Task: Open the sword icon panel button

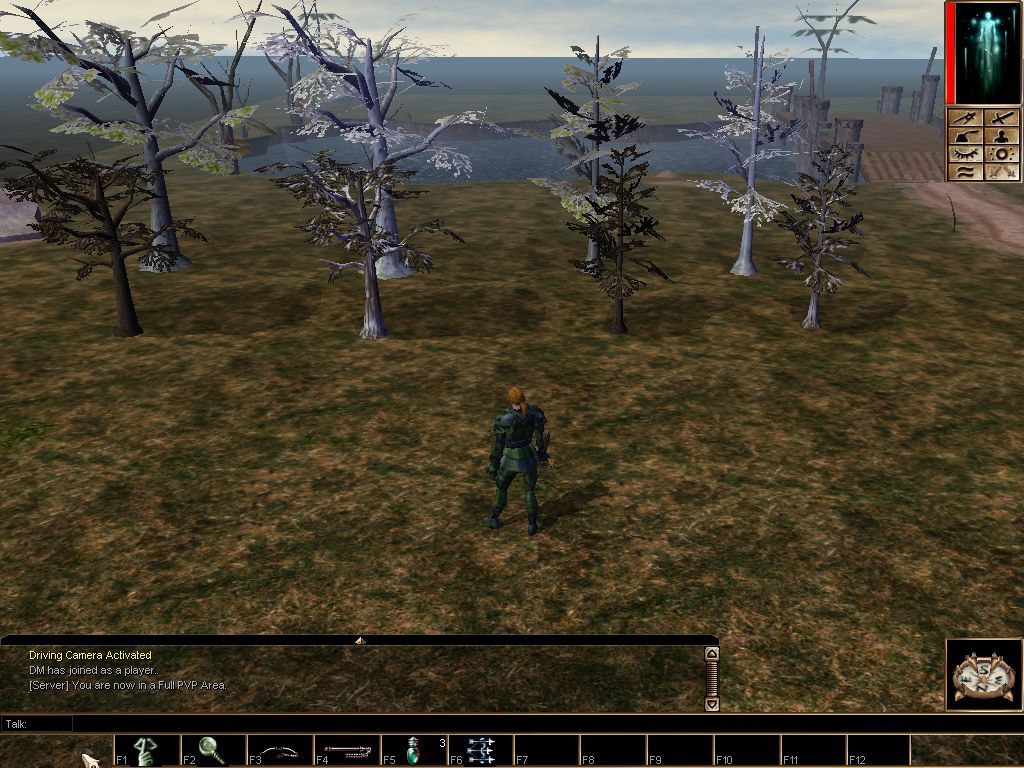Action: pos(1001,118)
